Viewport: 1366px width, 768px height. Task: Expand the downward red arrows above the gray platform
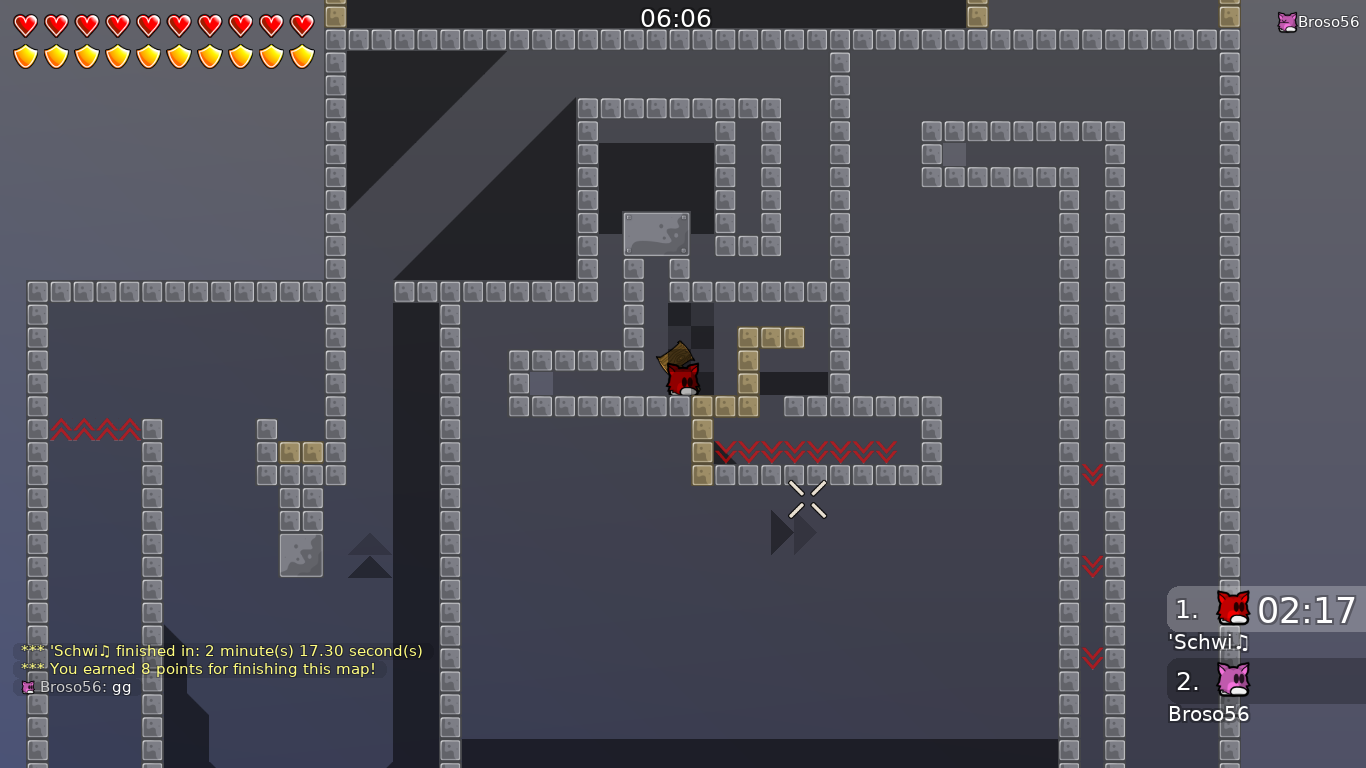tap(805, 452)
